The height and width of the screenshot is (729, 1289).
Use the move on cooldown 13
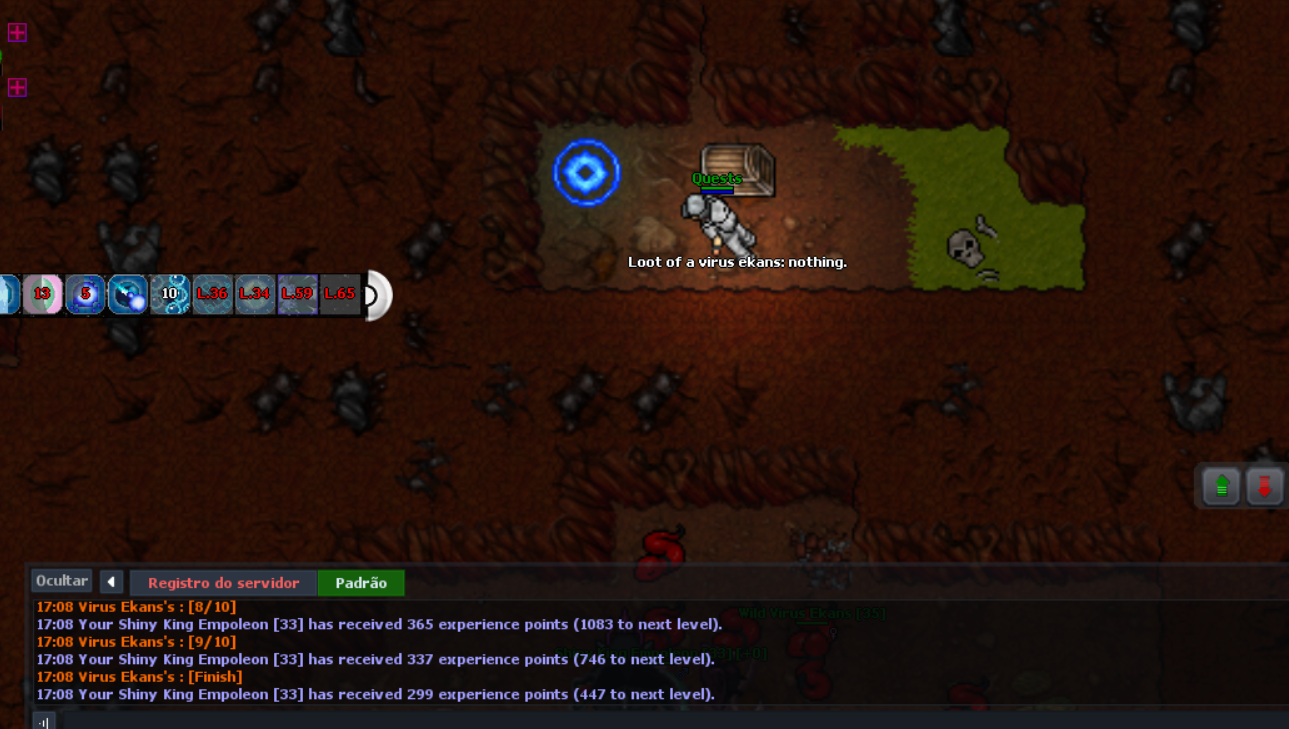[x=43, y=295]
